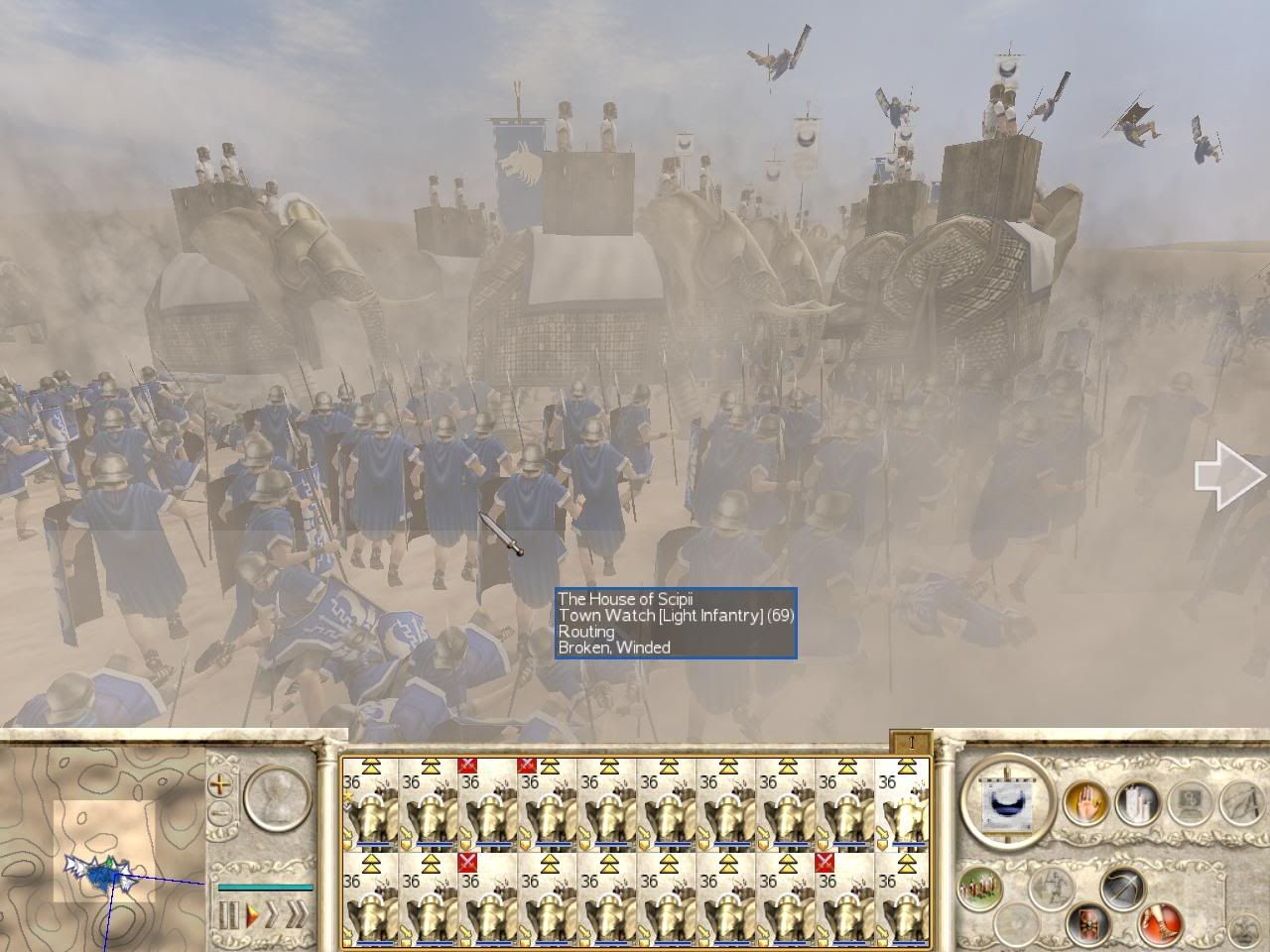
Task: Zoom out the minimap with the minus button
Action: click(220, 815)
